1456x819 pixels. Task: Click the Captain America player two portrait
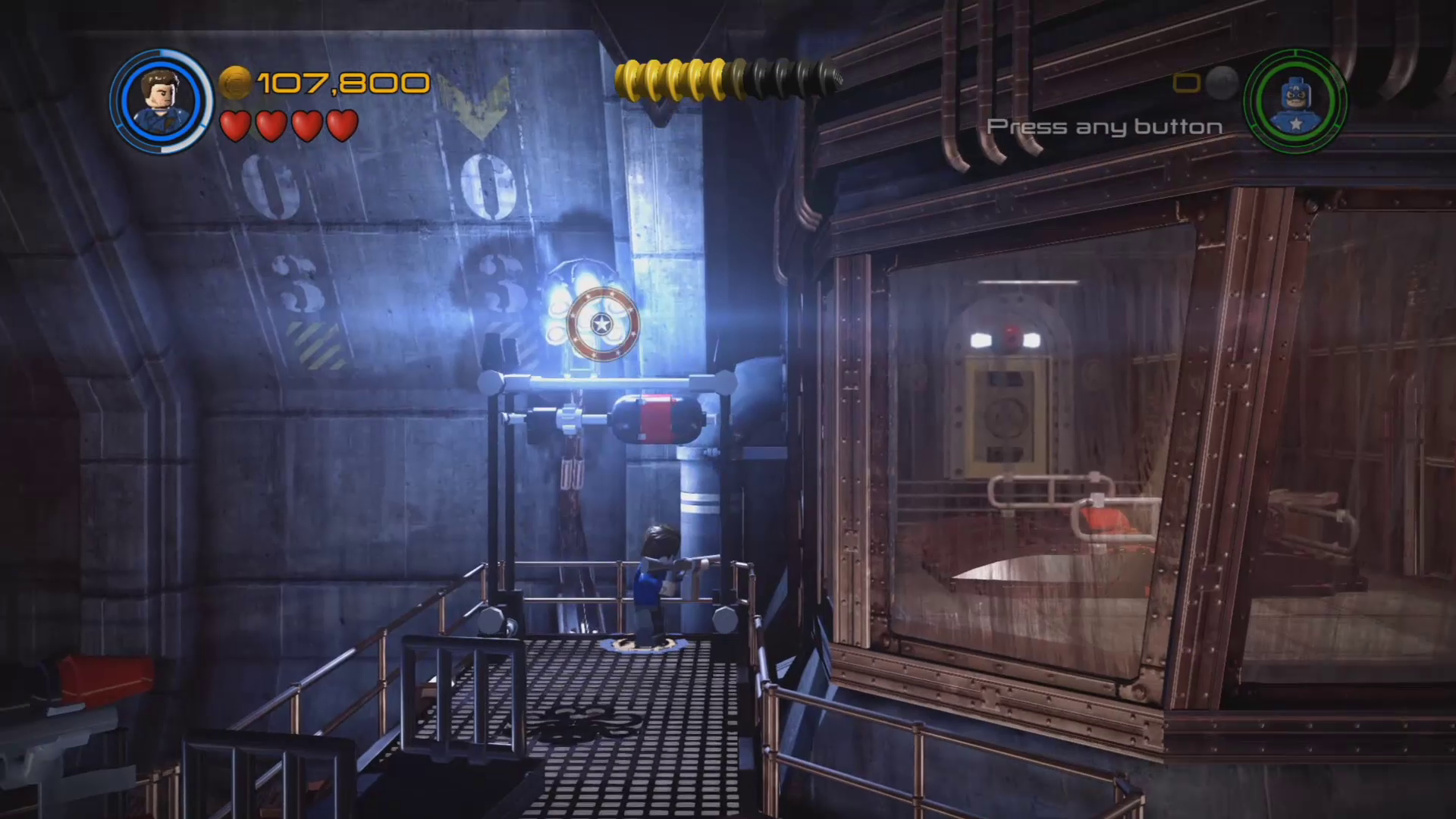tap(1295, 101)
